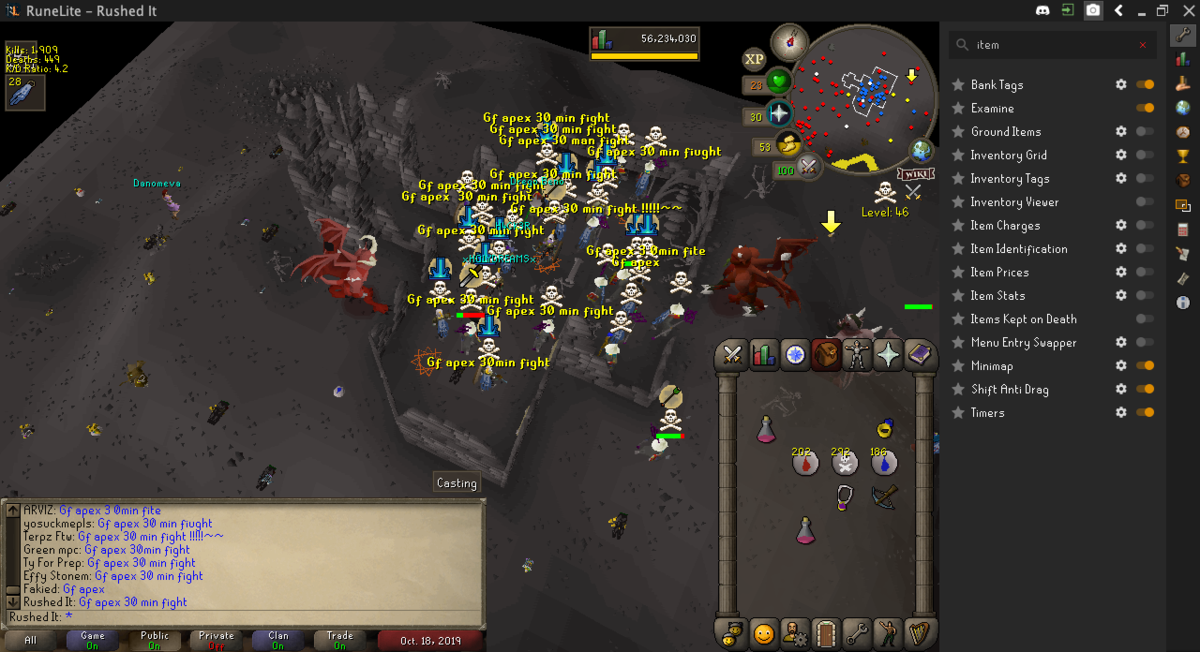
Task: Open the Logout door tab
Action: pyautogui.click(x=825, y=633)
